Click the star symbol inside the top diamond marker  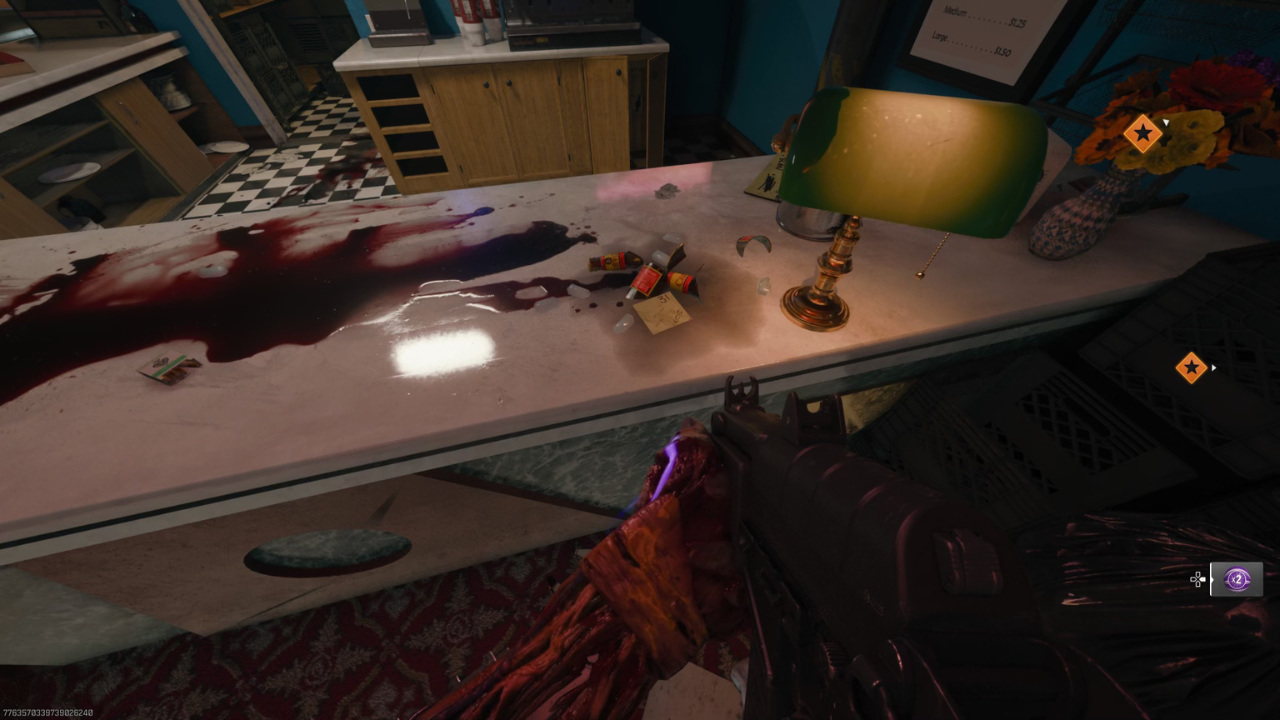(1143, 132)
